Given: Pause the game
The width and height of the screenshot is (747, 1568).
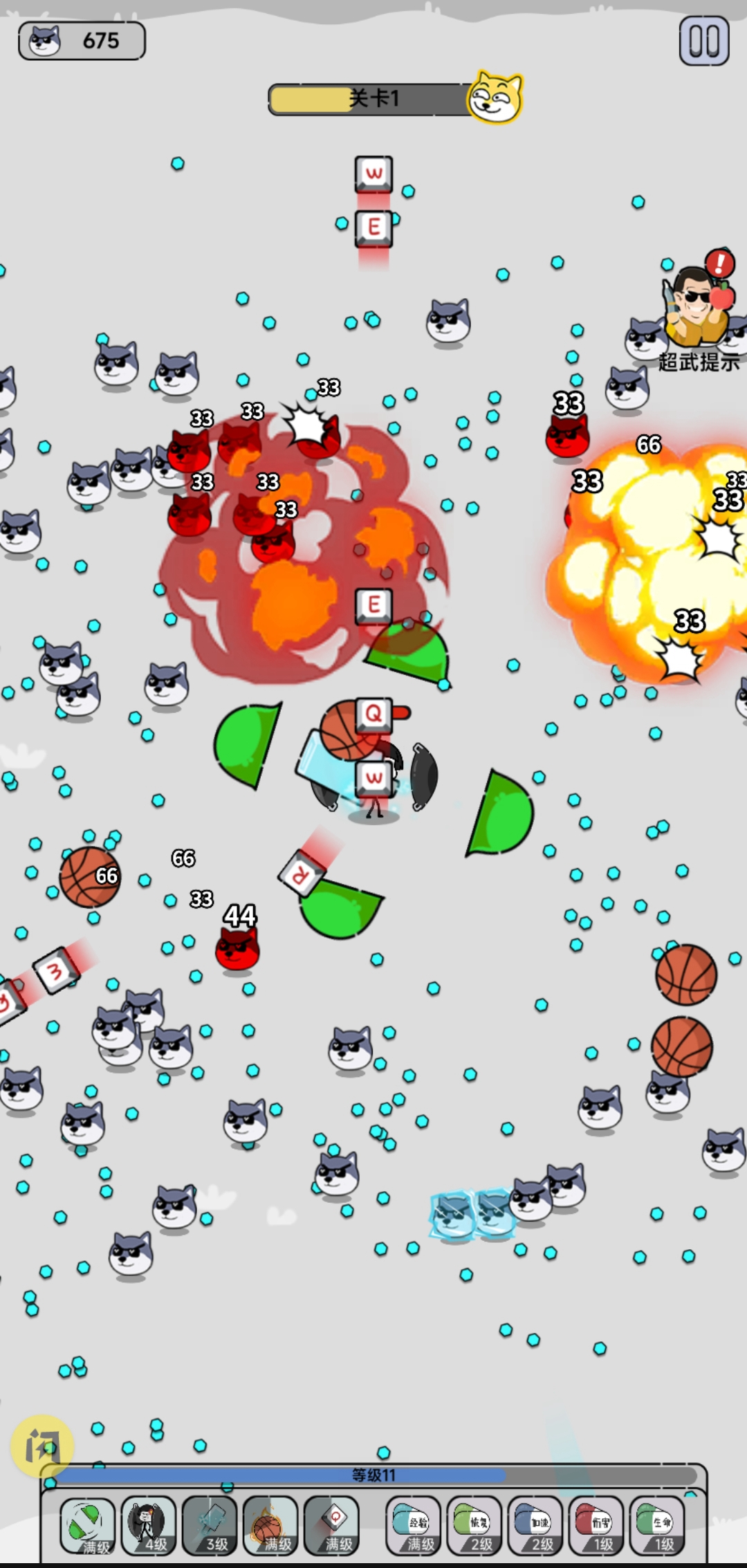Looking at the screenshot, I should (703, 41).
